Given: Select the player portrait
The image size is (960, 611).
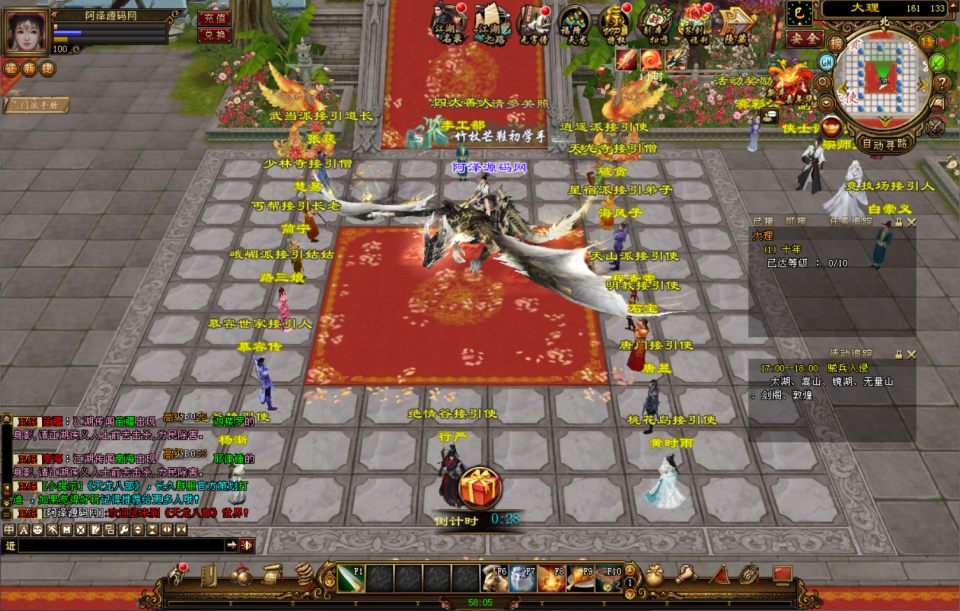Looking at the screenshot, I should click(x=25, y=31).
